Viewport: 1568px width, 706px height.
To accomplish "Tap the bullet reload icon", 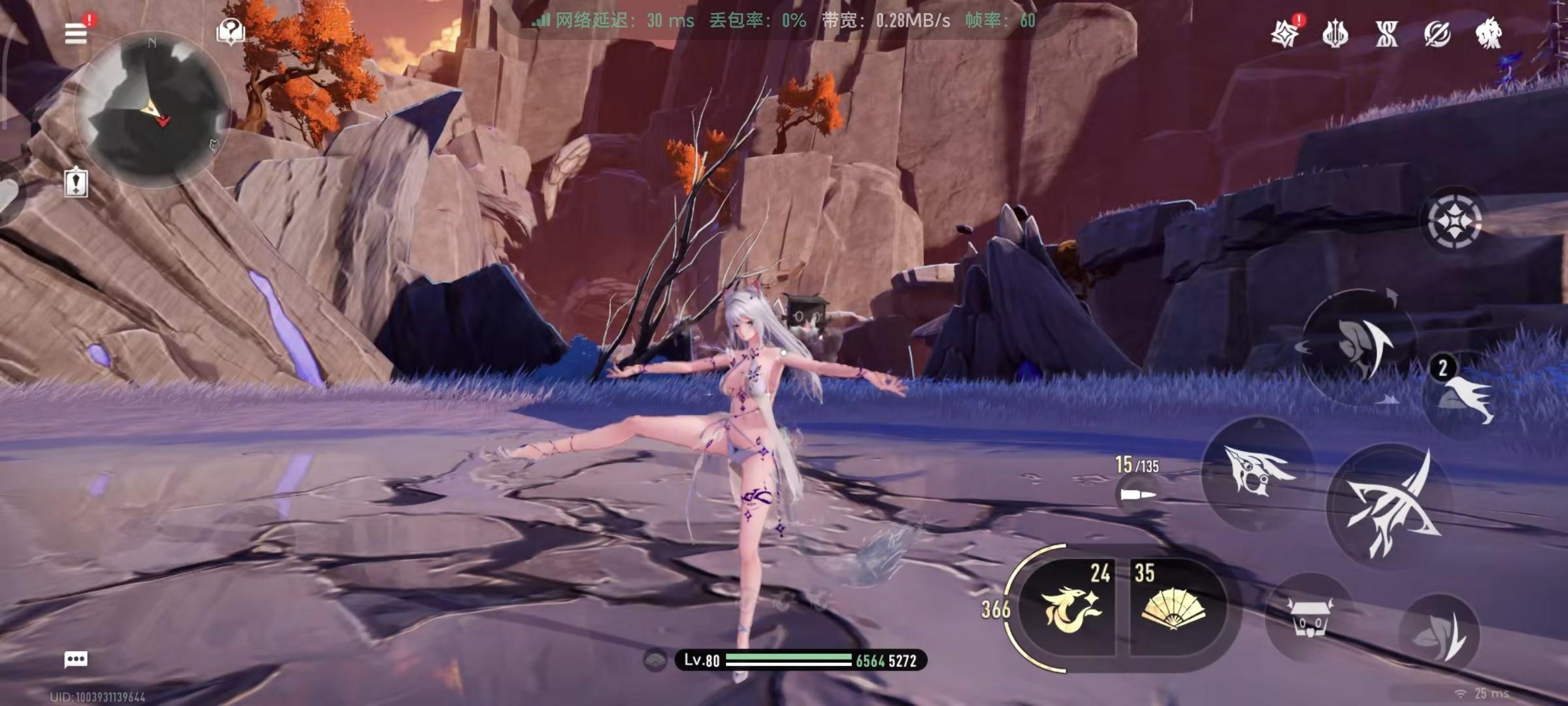I will click(x=1137, y=495).
